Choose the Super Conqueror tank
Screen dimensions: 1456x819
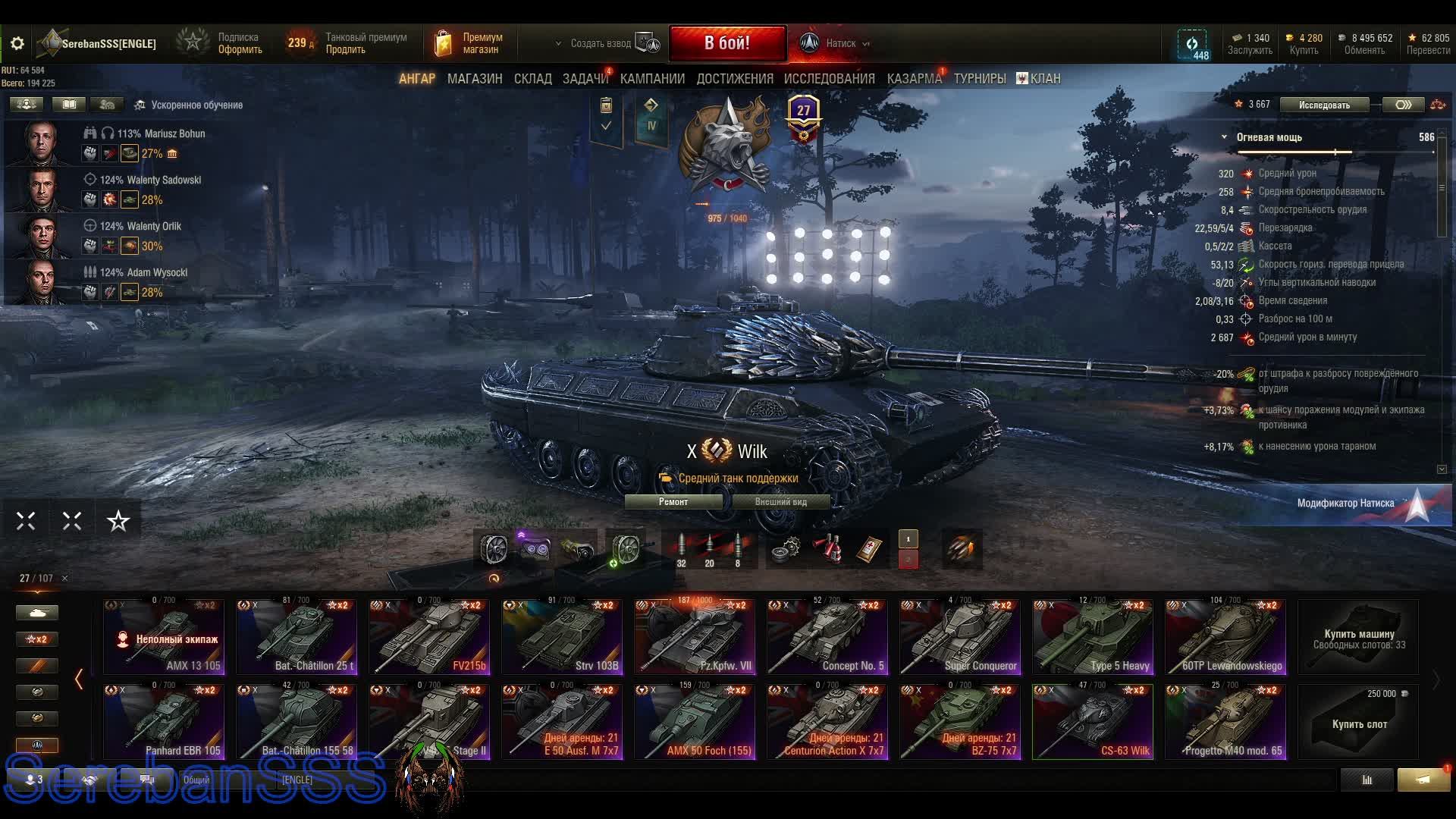coord(960,637)
